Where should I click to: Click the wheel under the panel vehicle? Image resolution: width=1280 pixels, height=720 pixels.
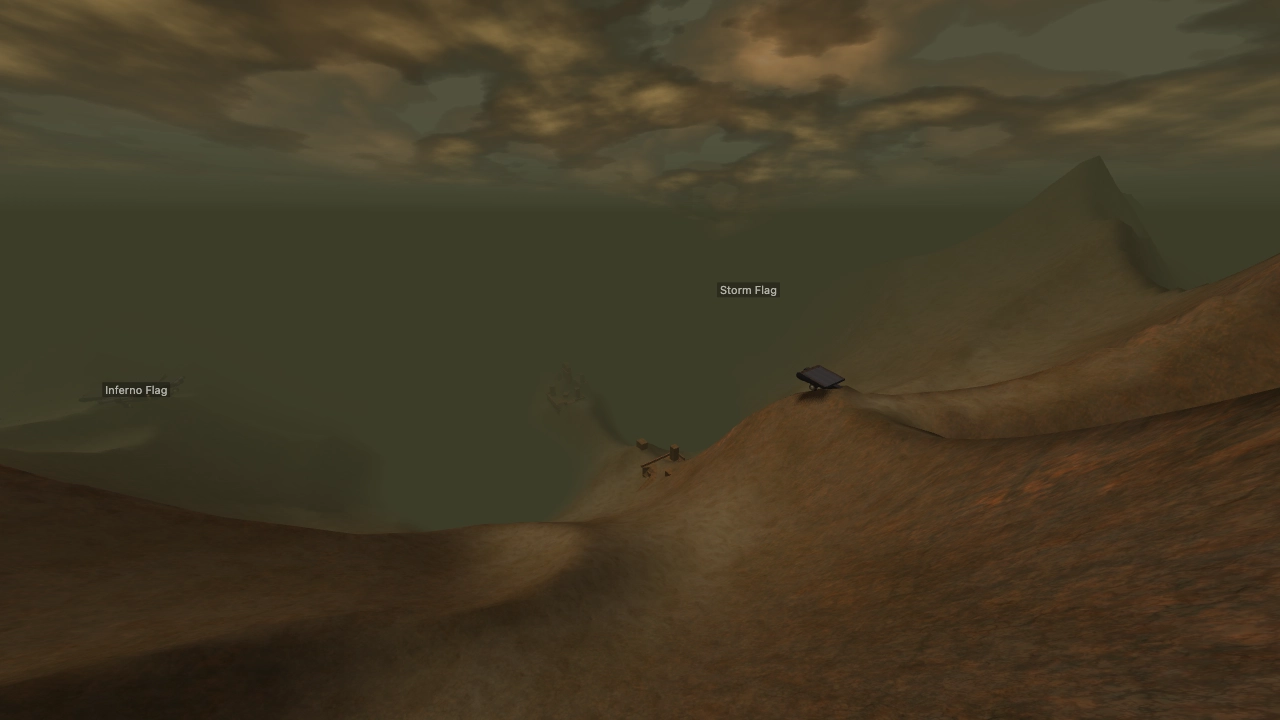click(814, 387)
